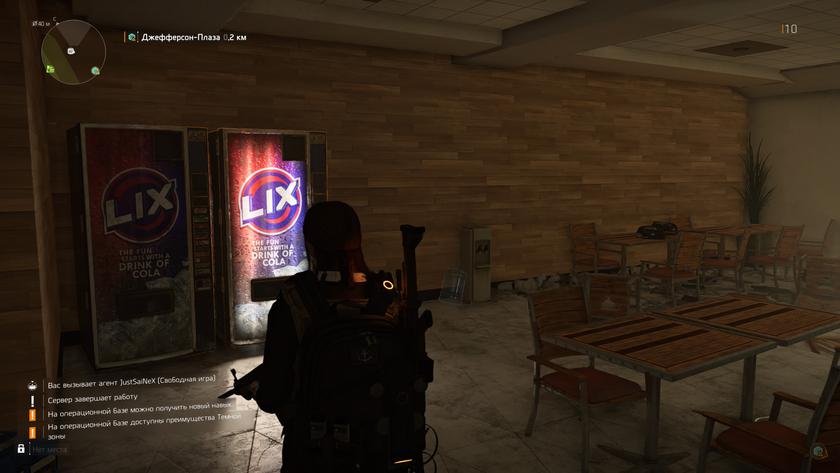Viewport: 840px width, 473px height.
Task: Click the teal objective marker on minimap
Action: (95, 70)
